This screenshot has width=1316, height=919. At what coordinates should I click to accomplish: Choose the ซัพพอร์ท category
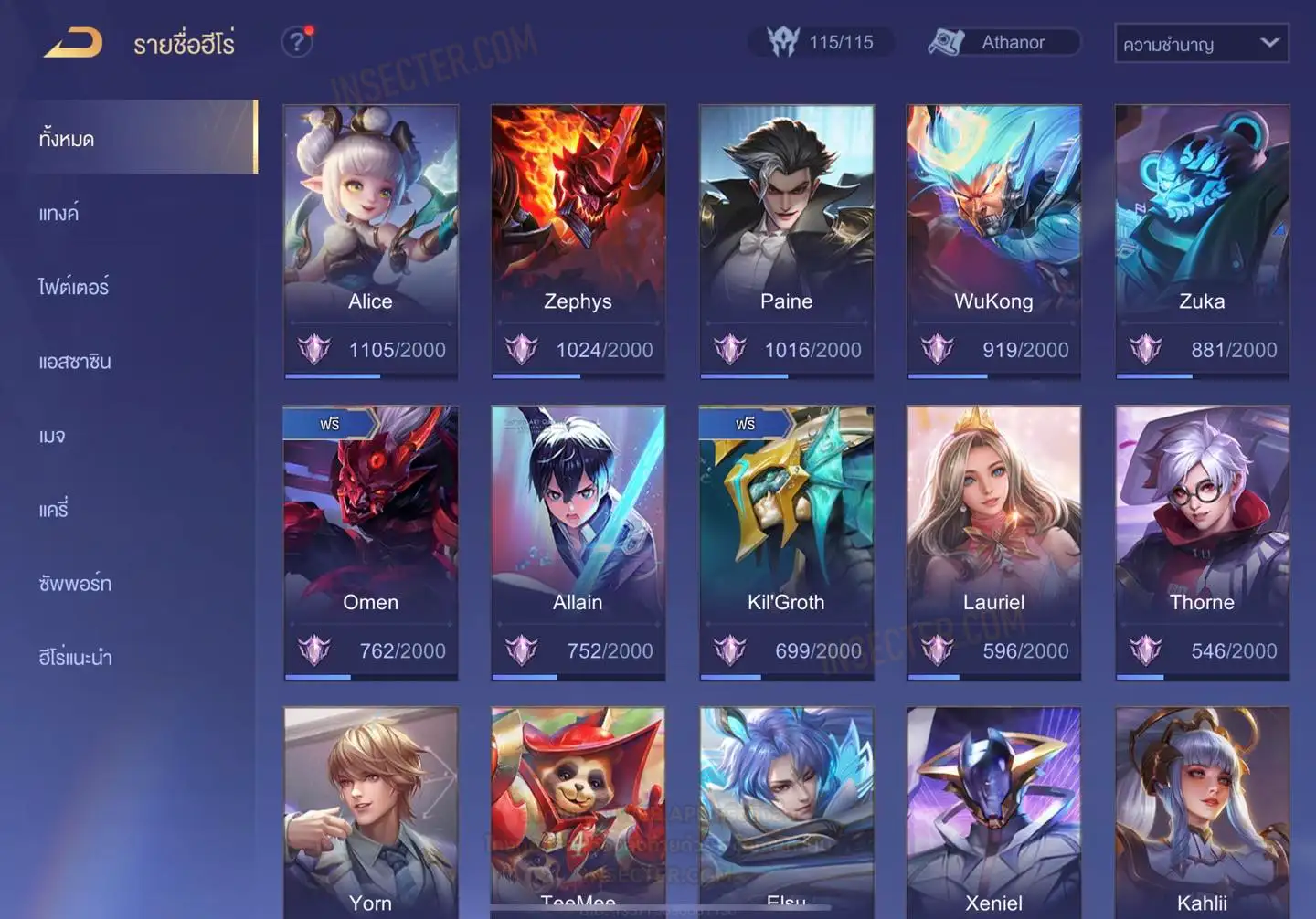click(x=75, y=583)
